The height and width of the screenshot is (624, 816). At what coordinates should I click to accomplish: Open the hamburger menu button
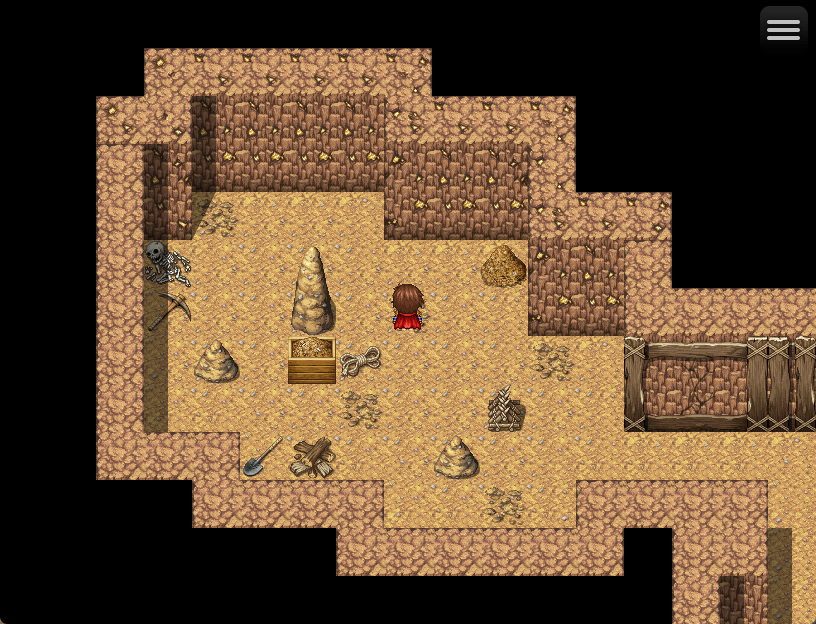783,30
